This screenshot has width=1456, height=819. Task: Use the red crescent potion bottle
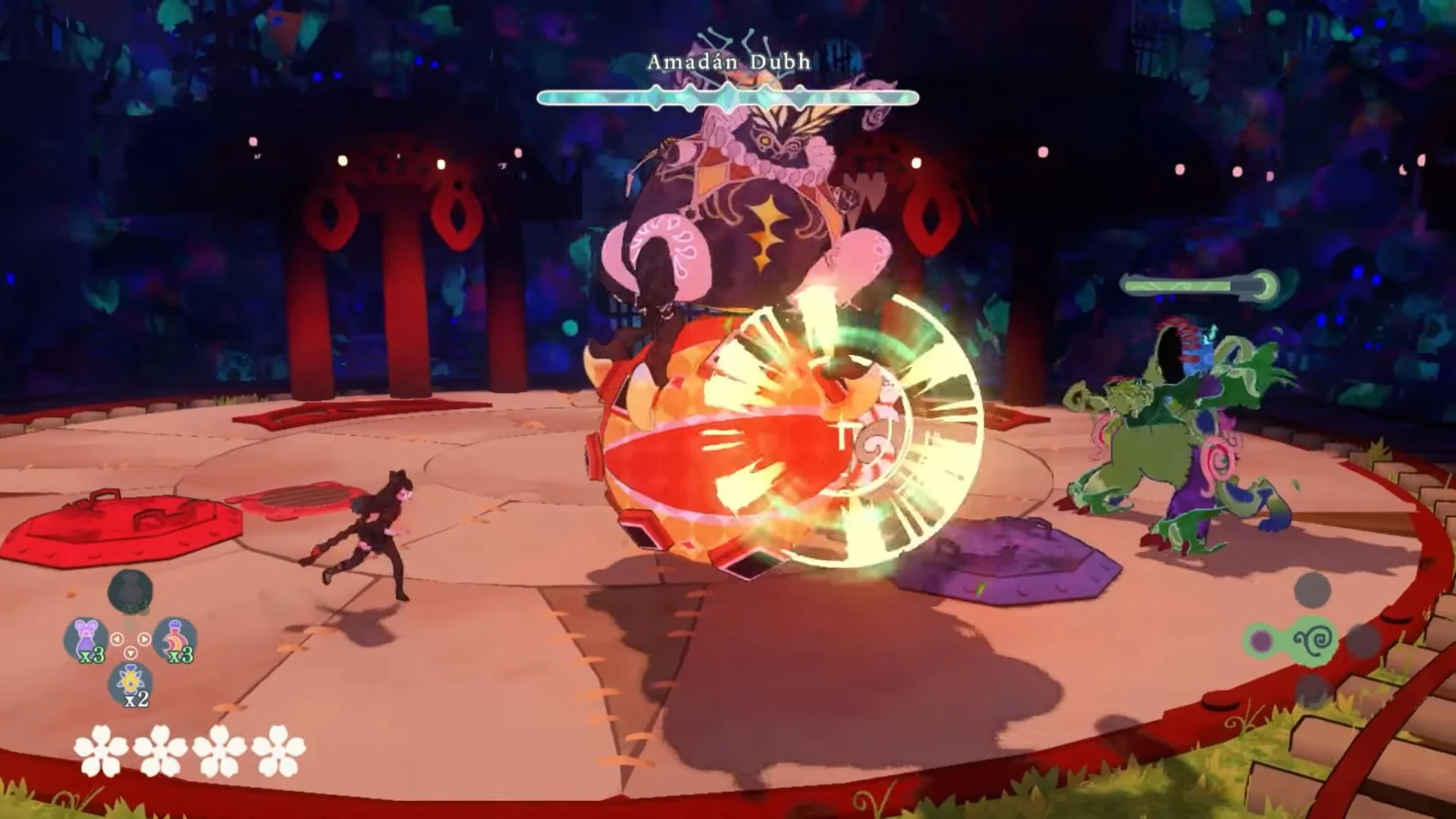point(174,638)
